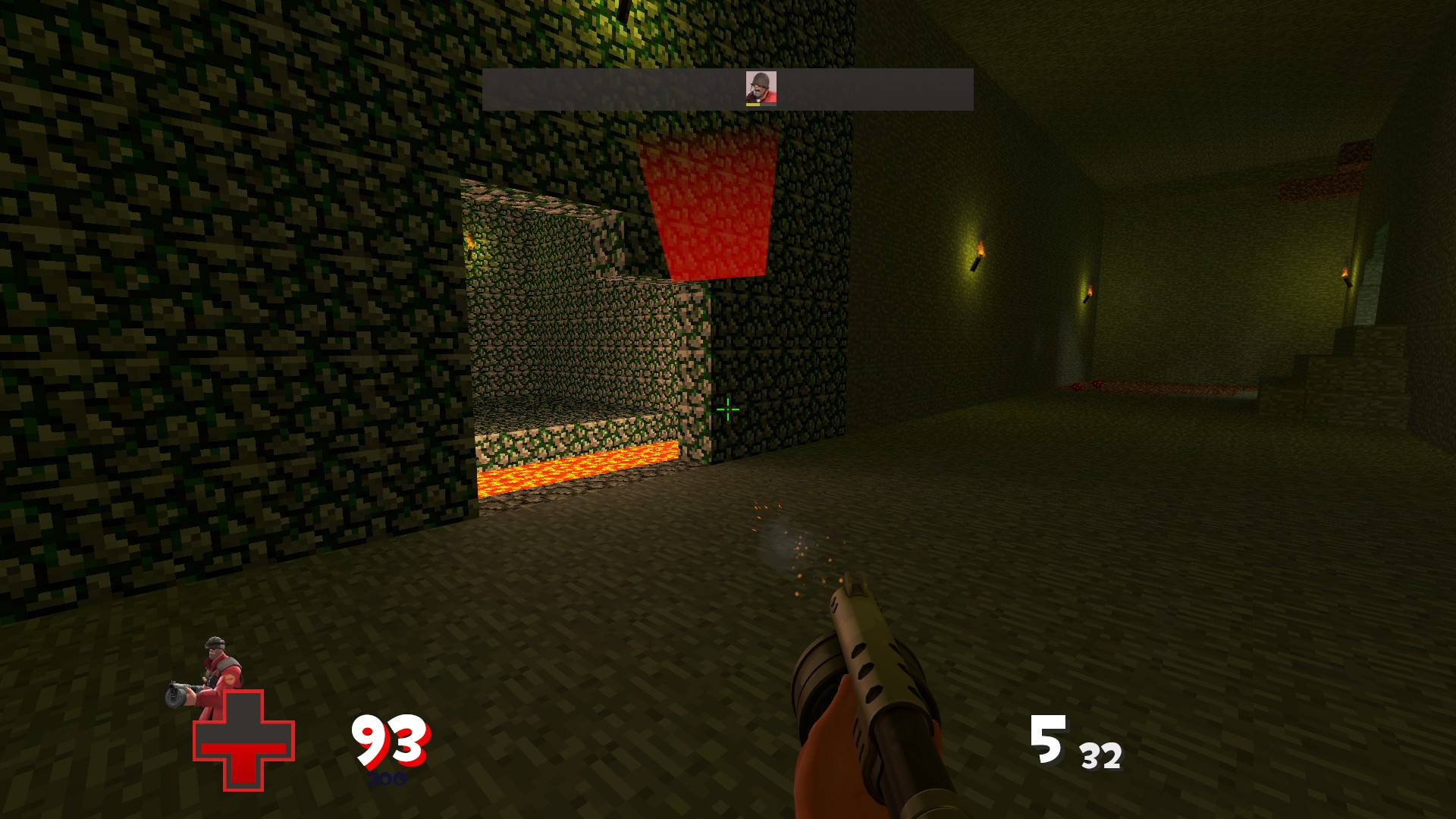Click the camouflage wall on the left
Screen dimensions: 1456x819
190,303
